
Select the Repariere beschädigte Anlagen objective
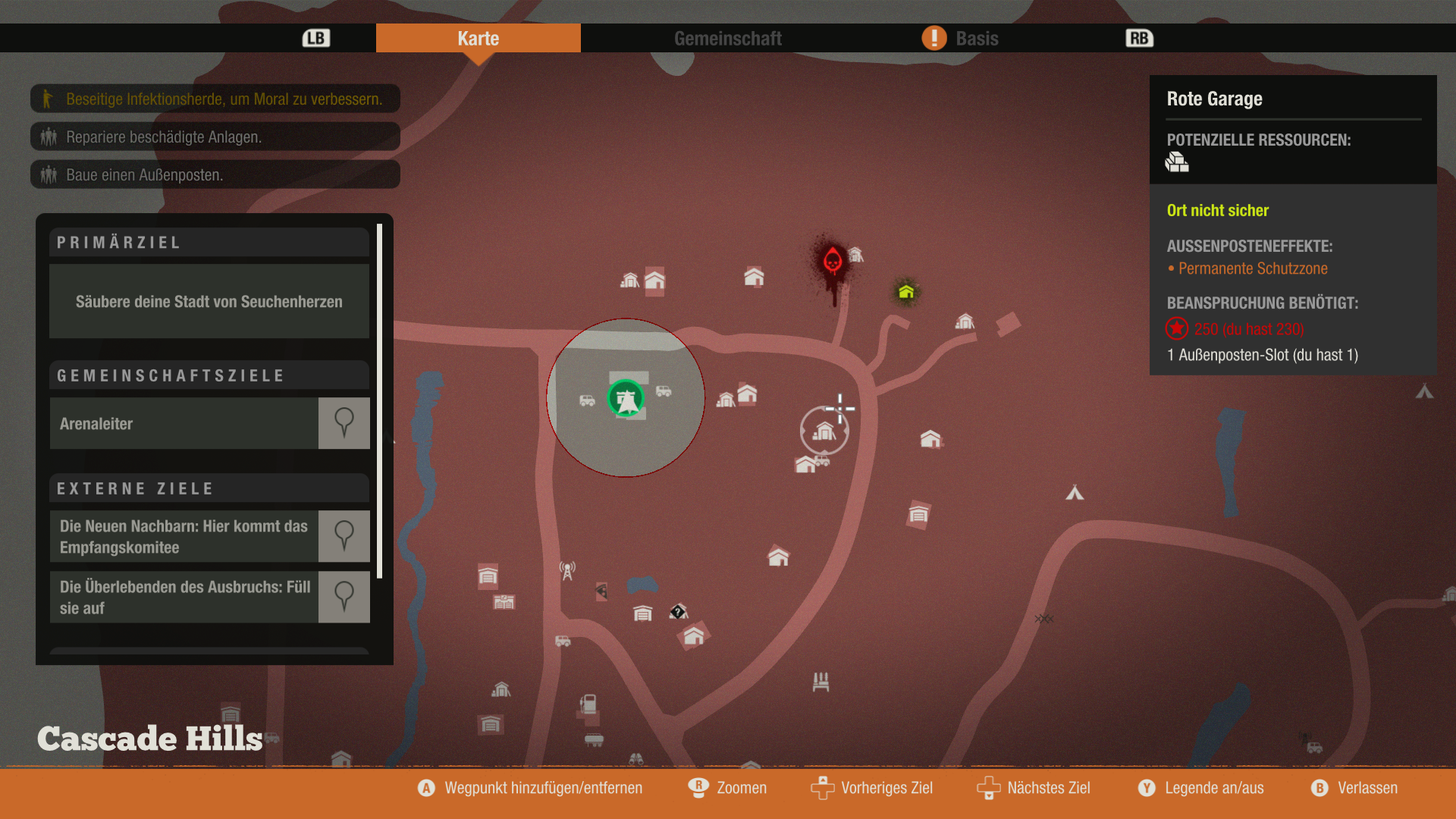(215, 137)
